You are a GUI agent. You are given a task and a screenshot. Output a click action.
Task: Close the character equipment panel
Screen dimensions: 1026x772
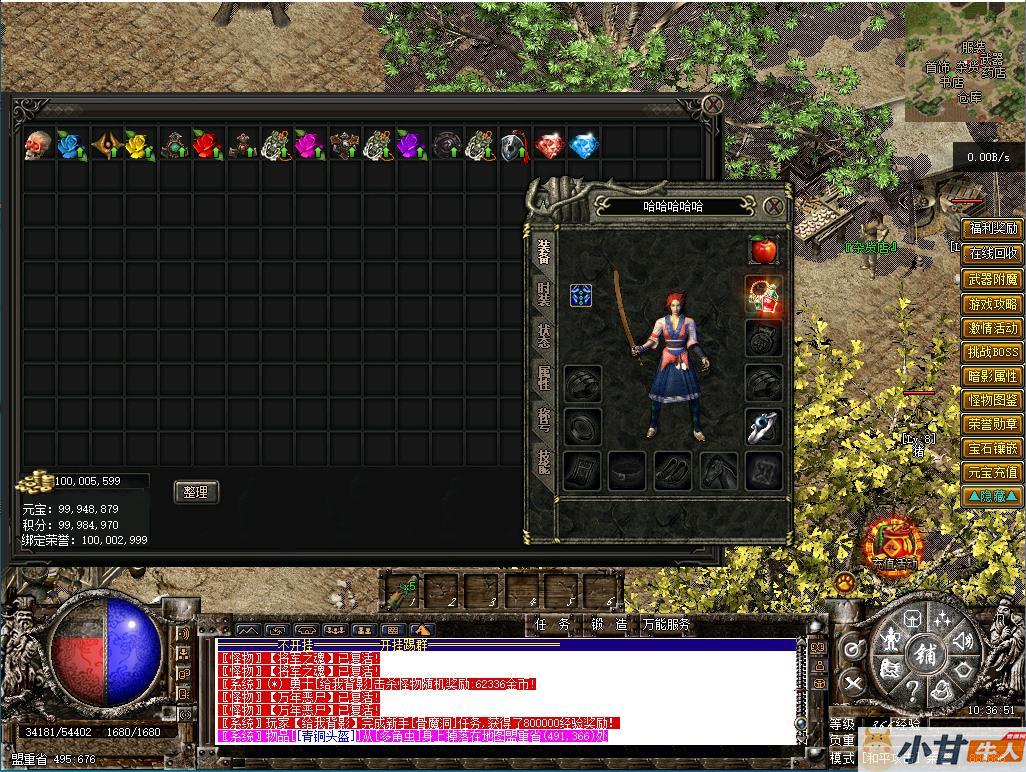[773, 207]
